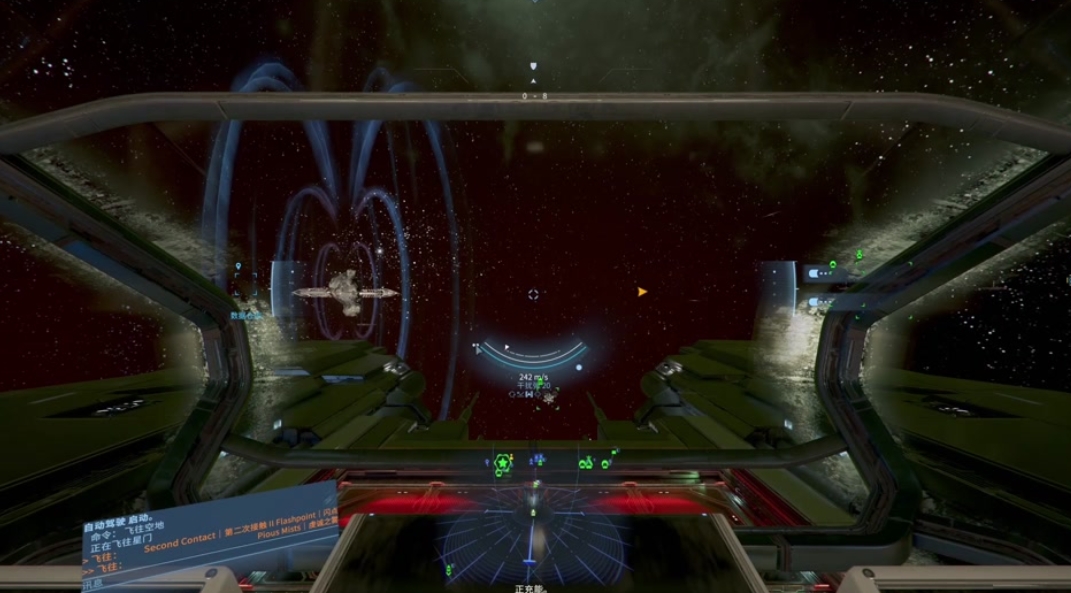Select the green star hexagon marker
Viewport: 1071px width, 593px height.
pyautogui.click(x=502, y=462)
